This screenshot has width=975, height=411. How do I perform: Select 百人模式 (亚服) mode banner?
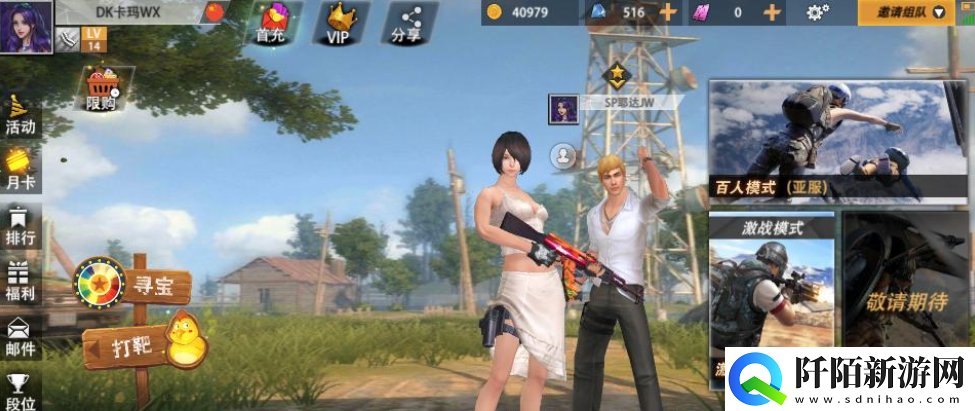(838, 141)
